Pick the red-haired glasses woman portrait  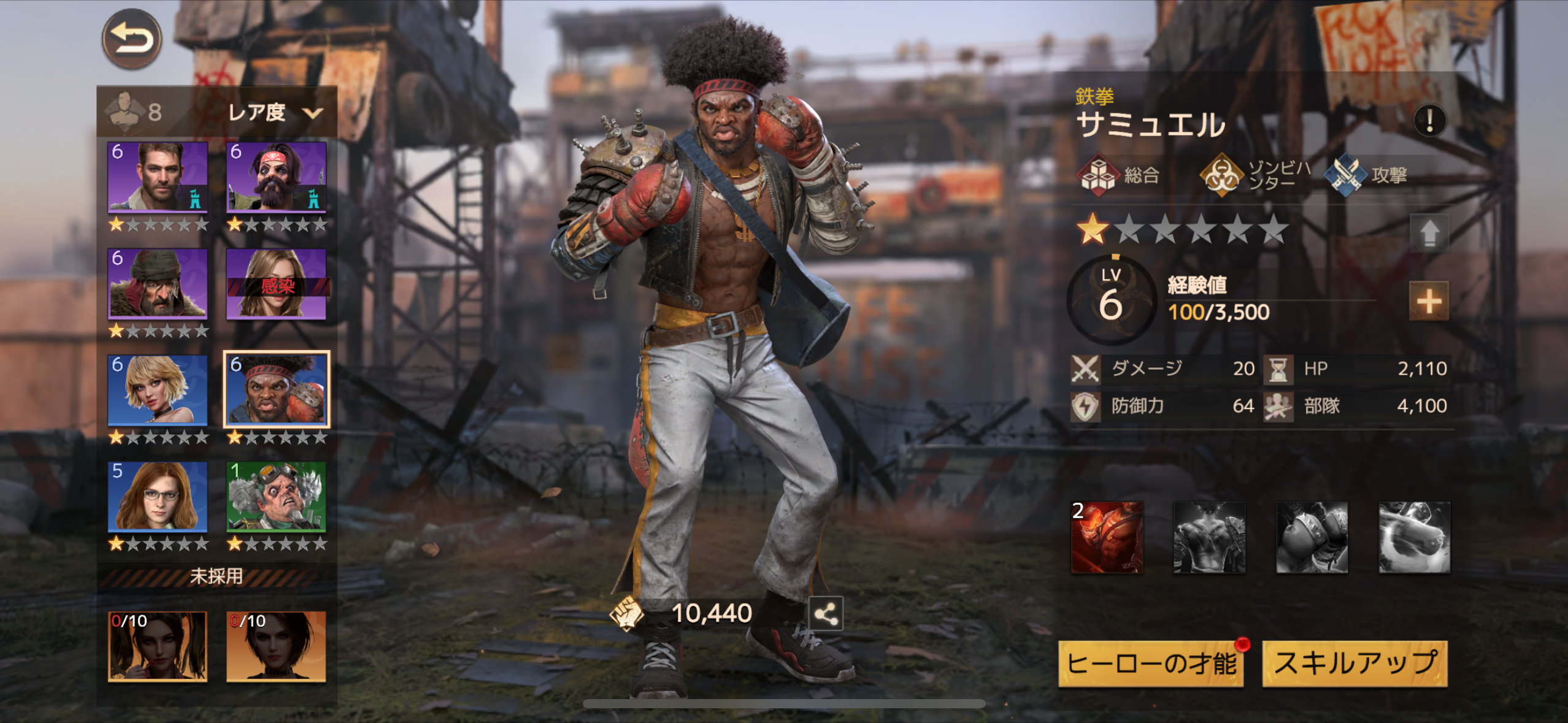(158, 497)
